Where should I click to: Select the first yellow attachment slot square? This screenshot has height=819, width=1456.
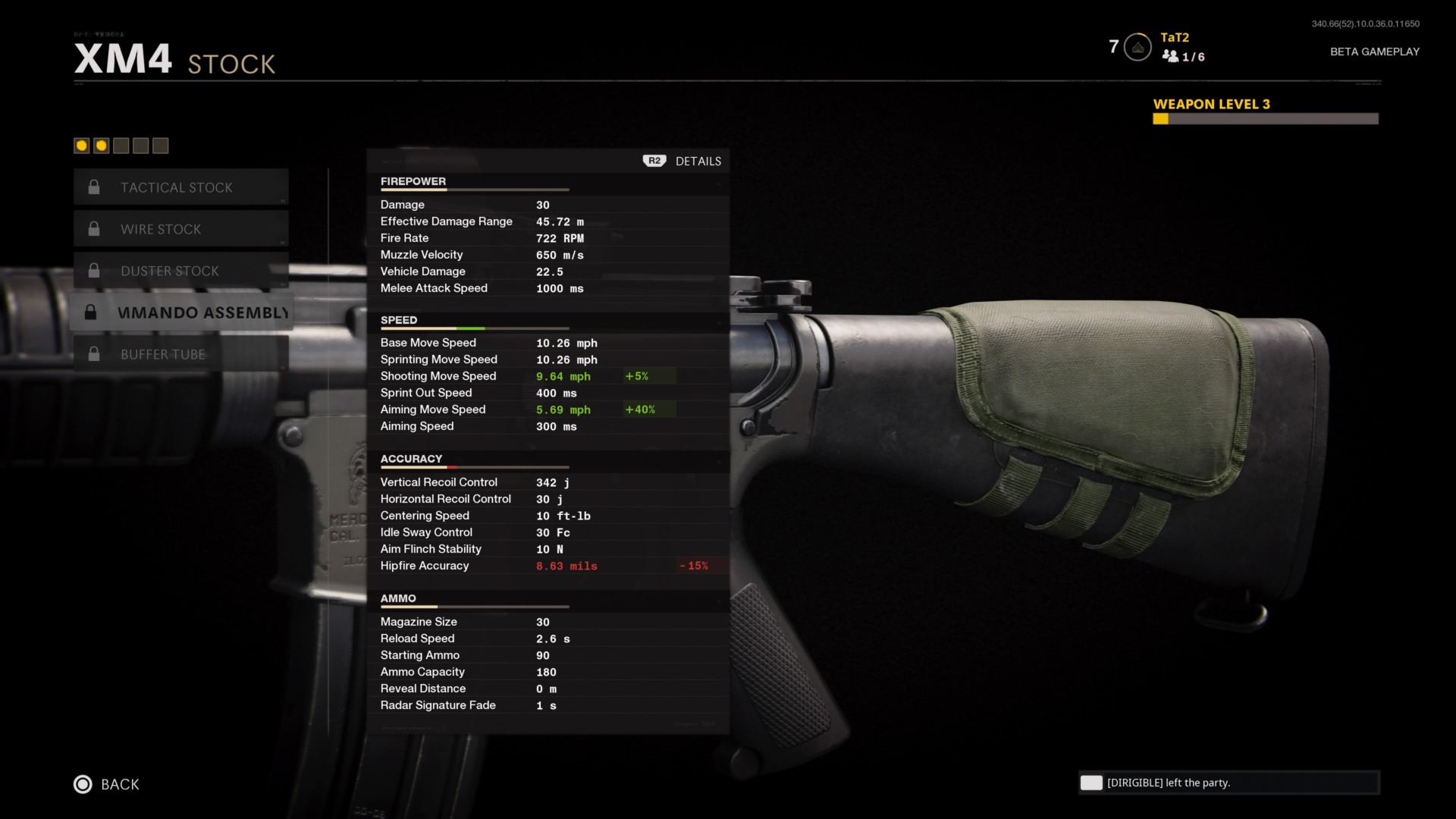point(81,145)
